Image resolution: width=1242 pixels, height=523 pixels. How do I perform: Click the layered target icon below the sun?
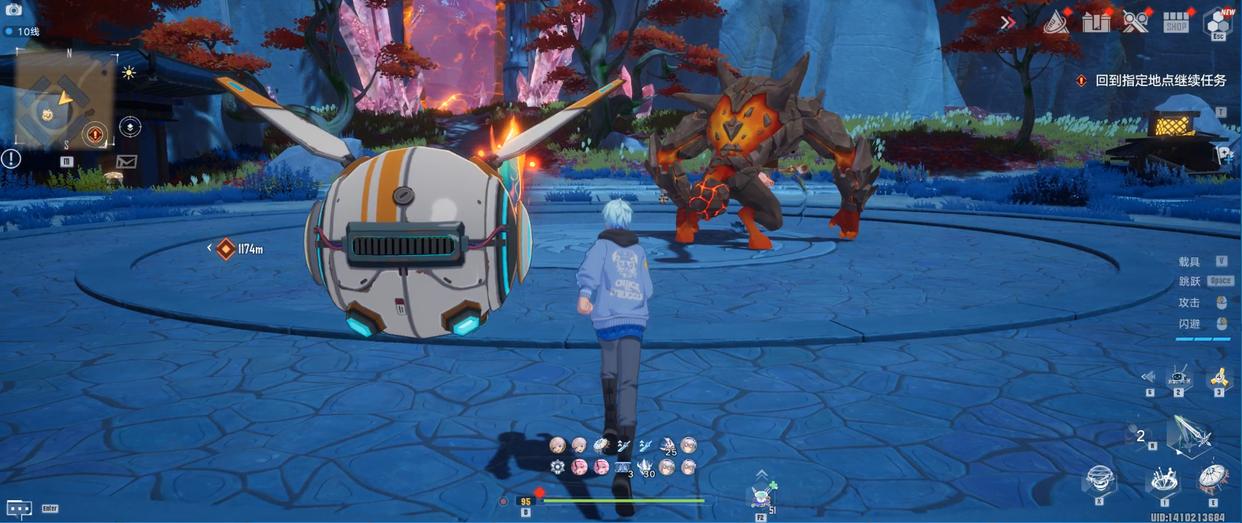tap(129, 127)
